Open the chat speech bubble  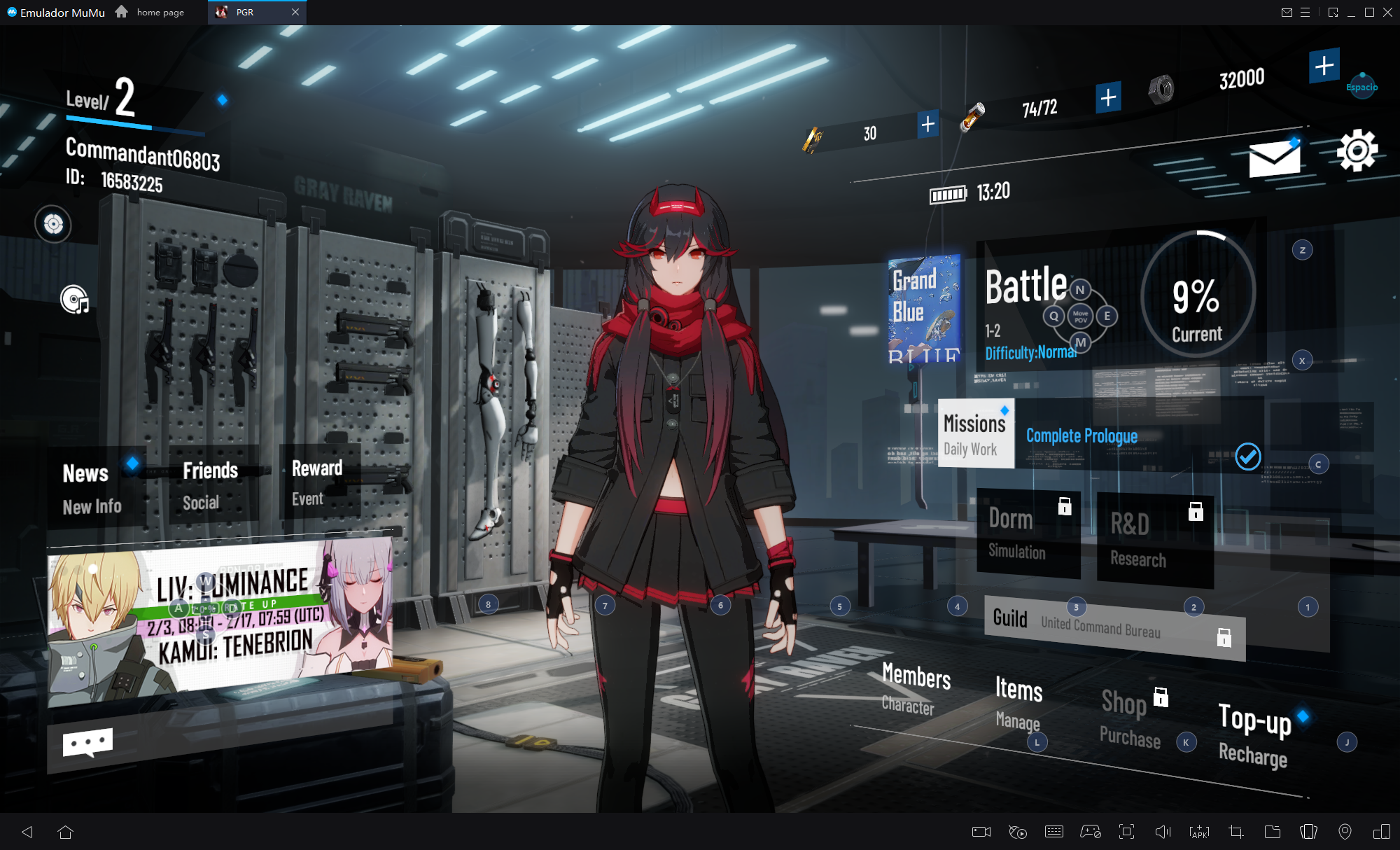tap(87, 743)
